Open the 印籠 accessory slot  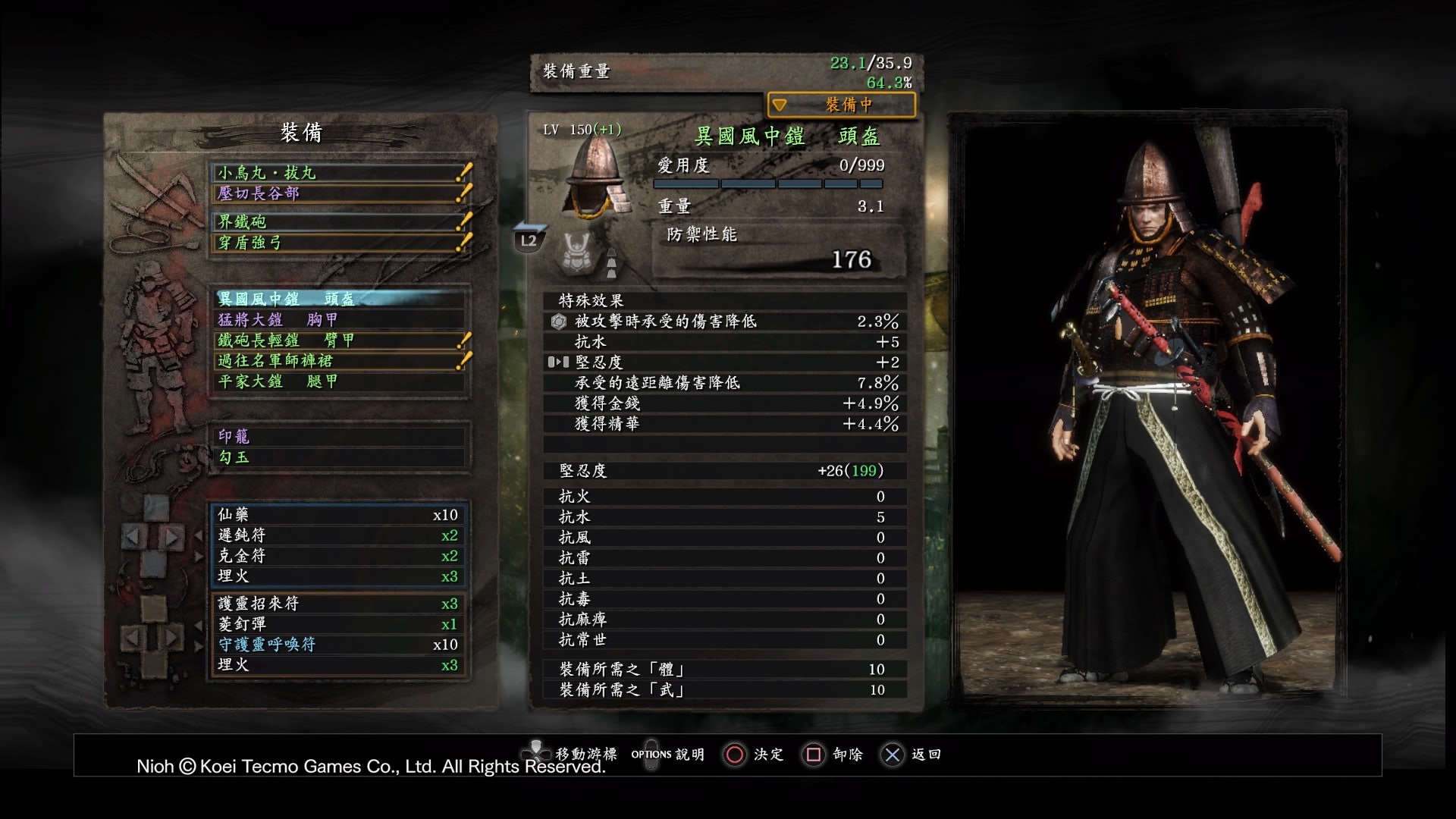tap(337, 436)
